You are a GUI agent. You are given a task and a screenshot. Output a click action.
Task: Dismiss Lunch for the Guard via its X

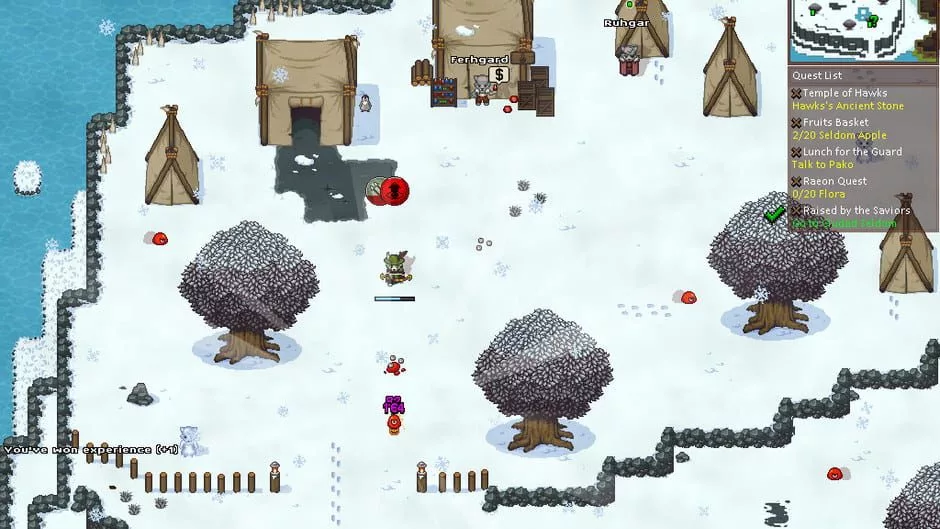[x=796, y=152]
